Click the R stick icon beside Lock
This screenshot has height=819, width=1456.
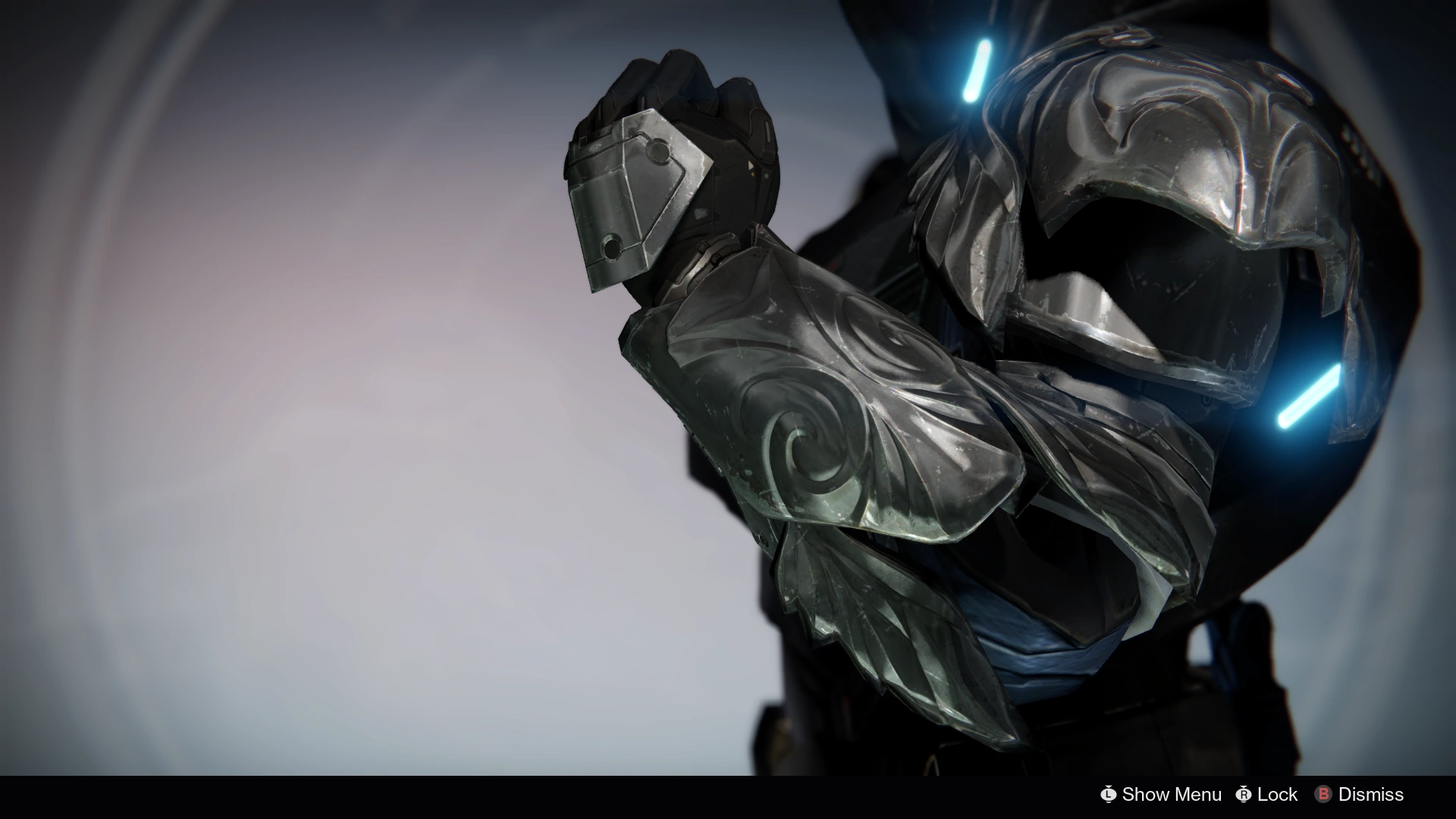(x=1244, y=795)
